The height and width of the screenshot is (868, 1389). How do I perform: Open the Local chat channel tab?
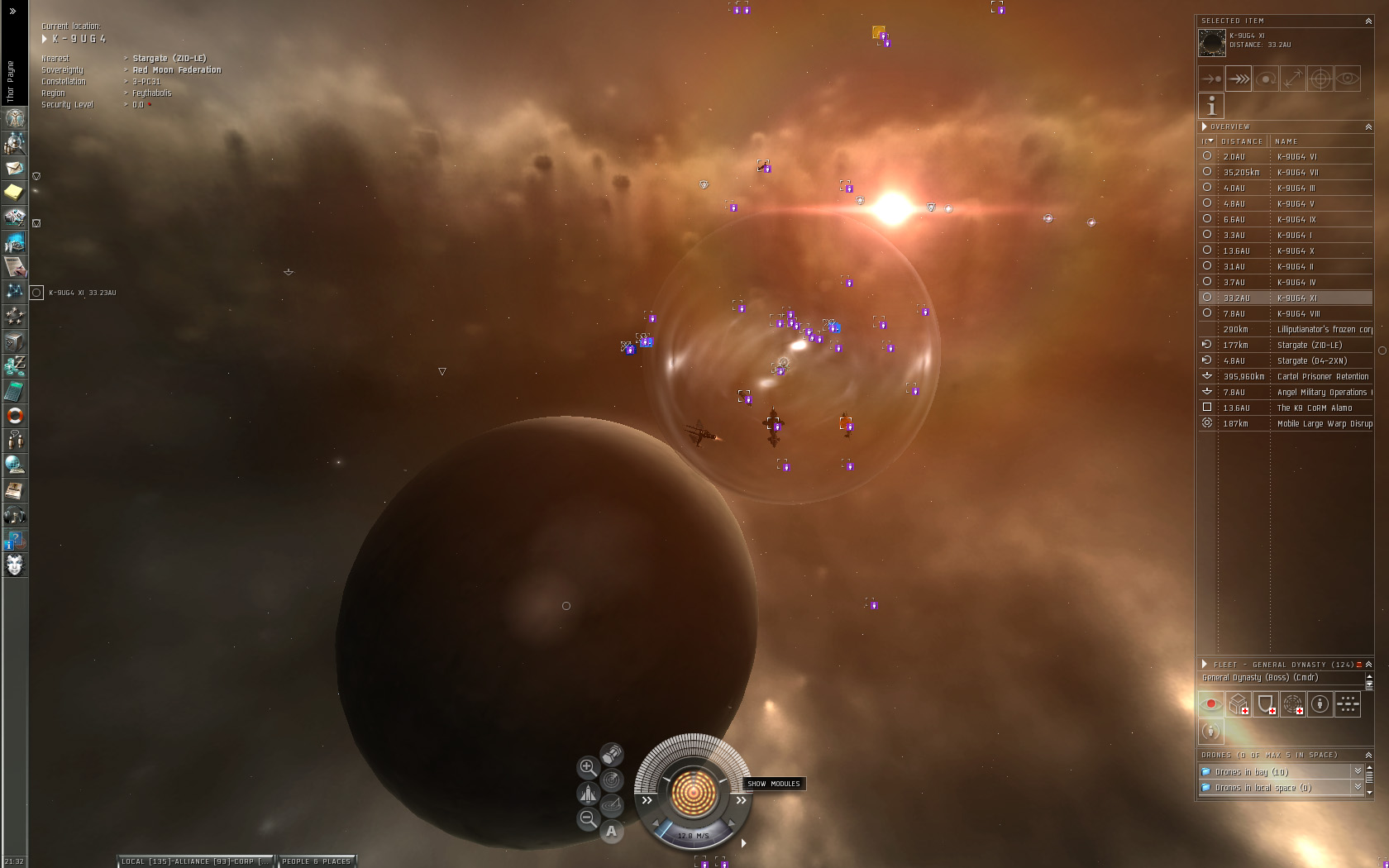pyautogui.click(x=194, y=861)
